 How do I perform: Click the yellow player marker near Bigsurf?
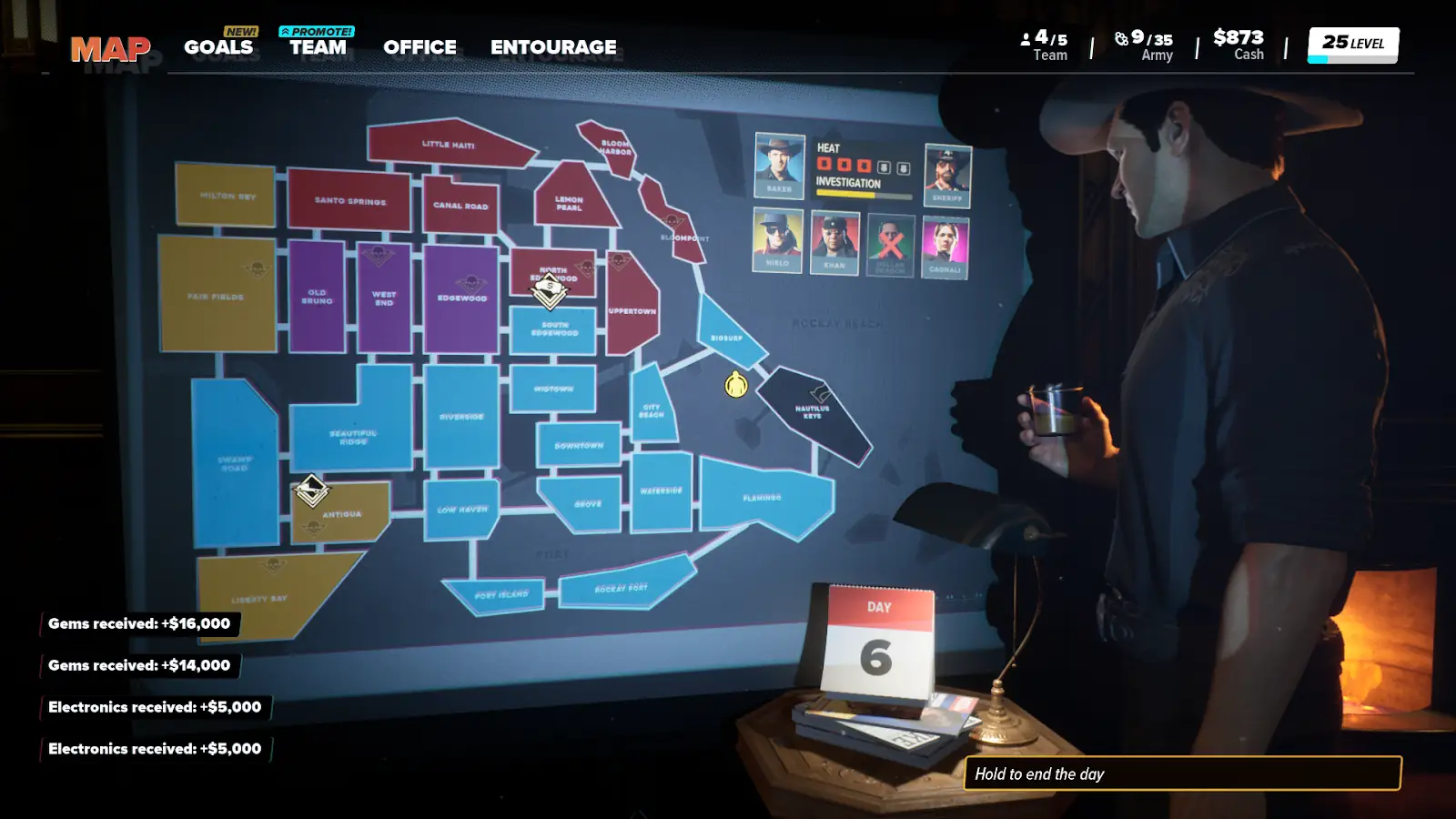[736, 385]
